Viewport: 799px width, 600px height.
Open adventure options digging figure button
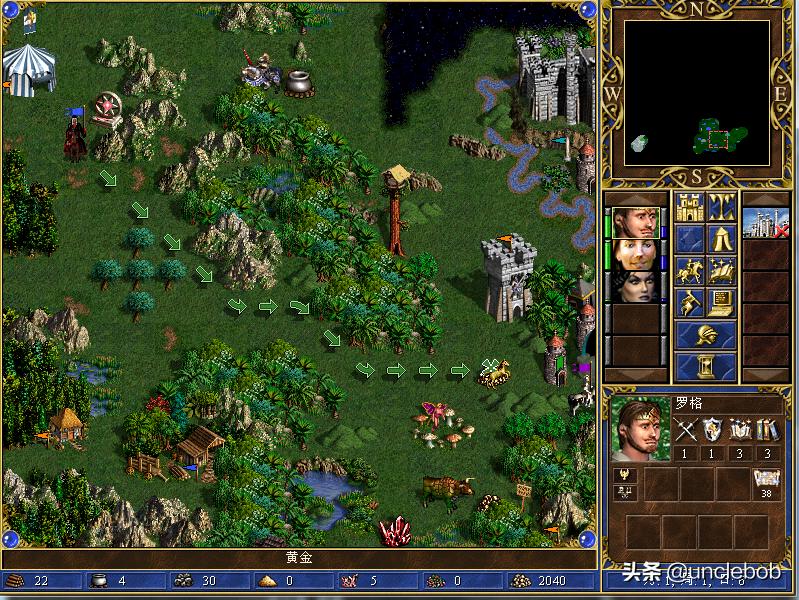pyautogui.click(x=690, y=302)
